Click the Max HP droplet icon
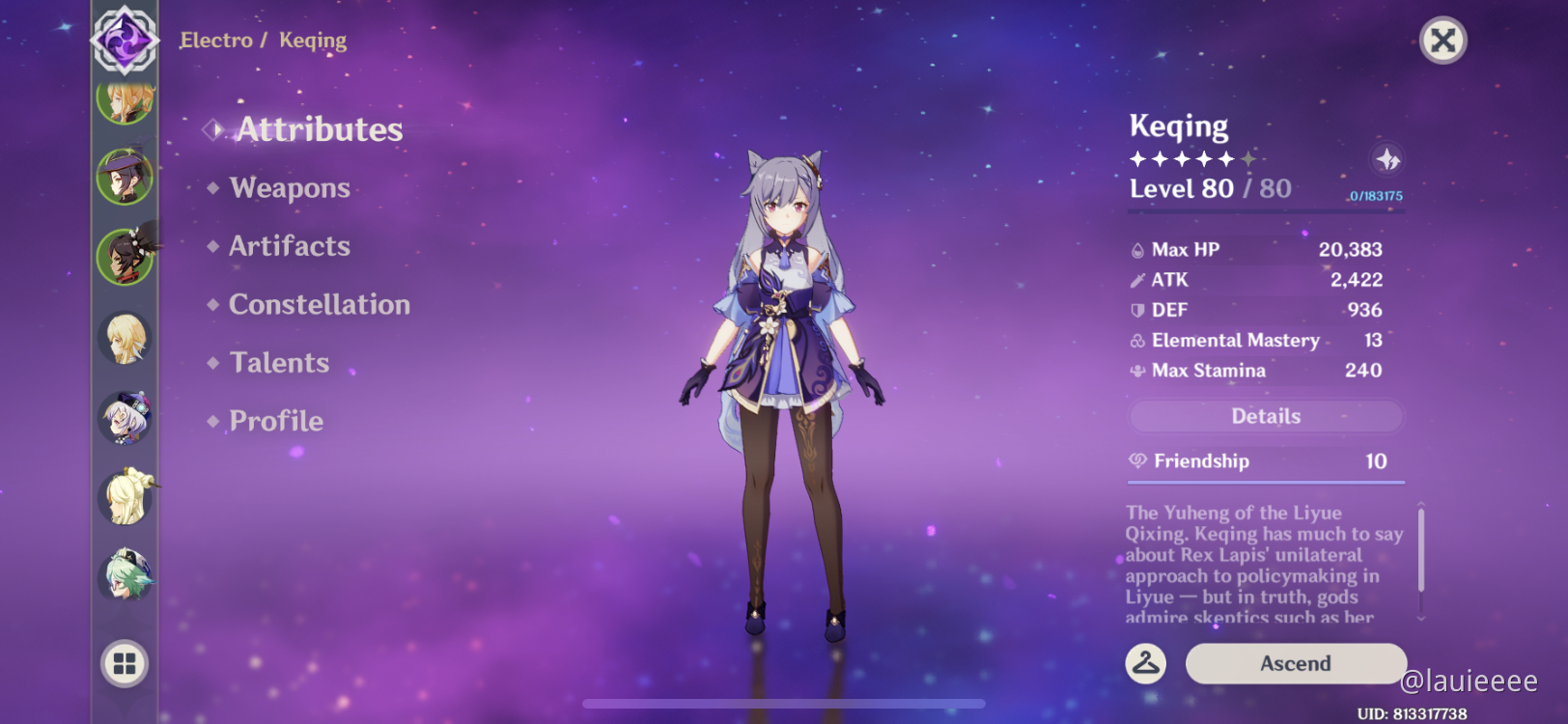The height and width of the screenshot is (724, 1568). (x=1136, y=249)
